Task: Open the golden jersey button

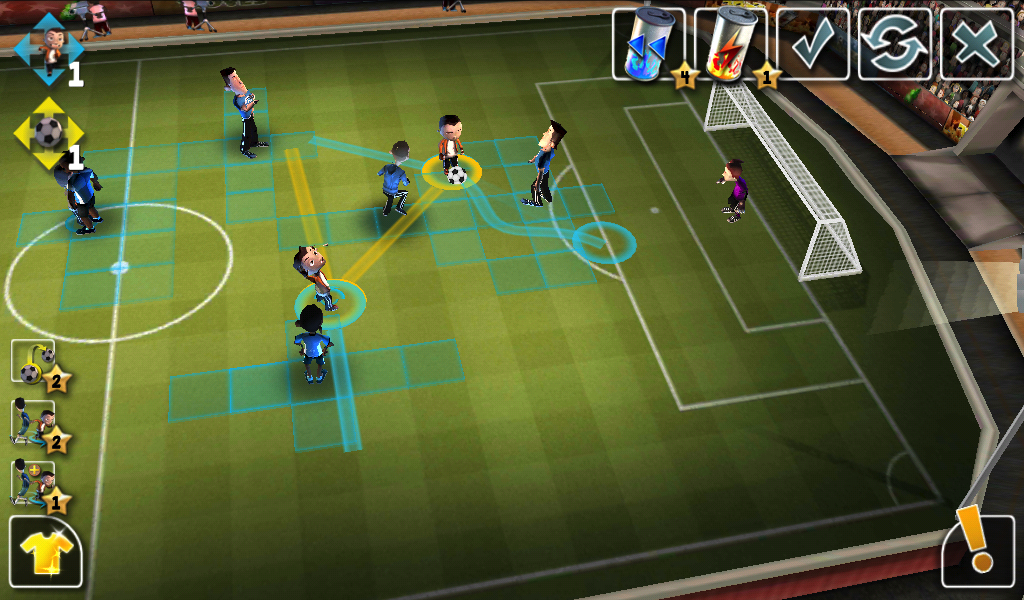Action: coord(46,551)
